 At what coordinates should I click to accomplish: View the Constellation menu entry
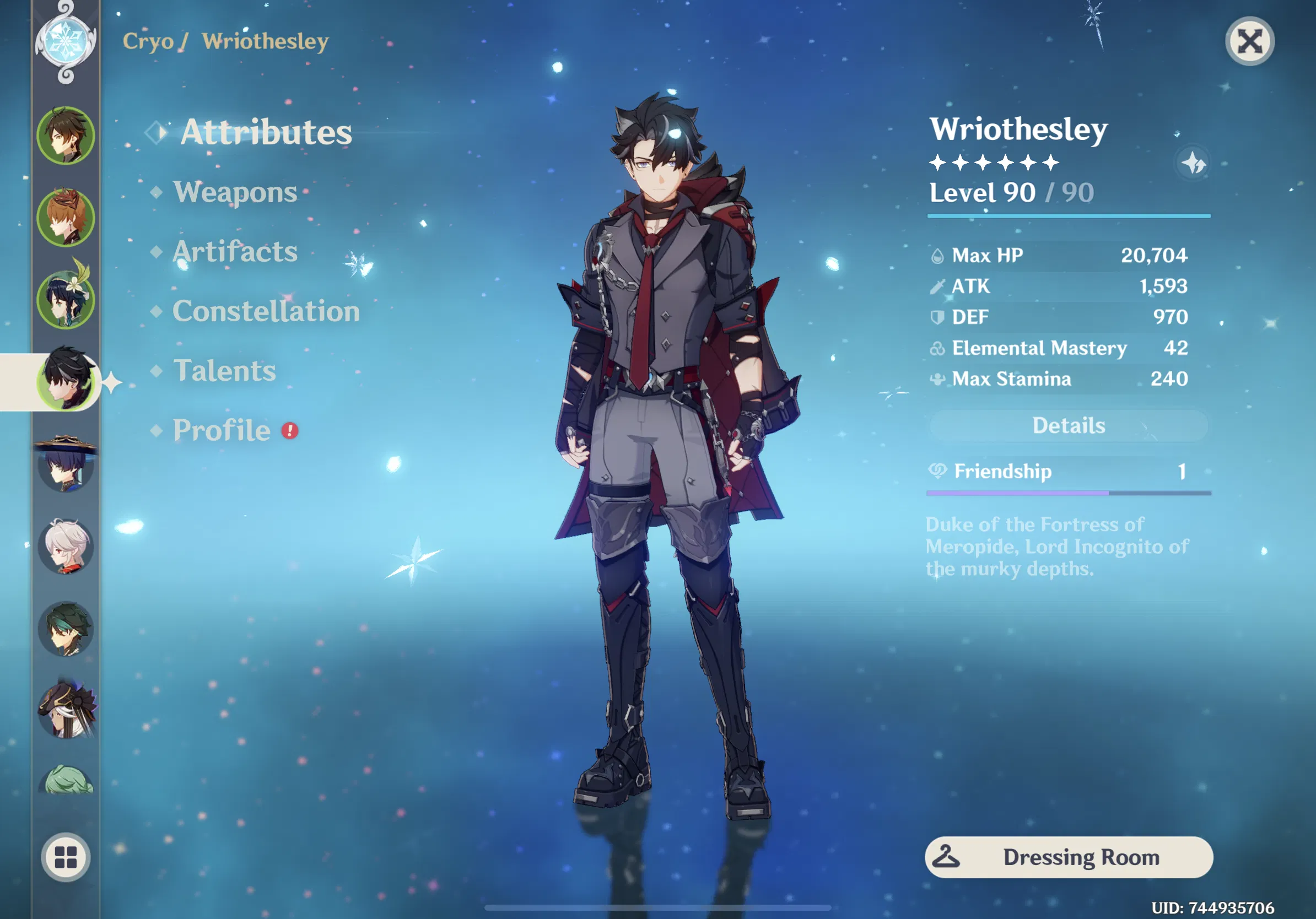(266, 312)
